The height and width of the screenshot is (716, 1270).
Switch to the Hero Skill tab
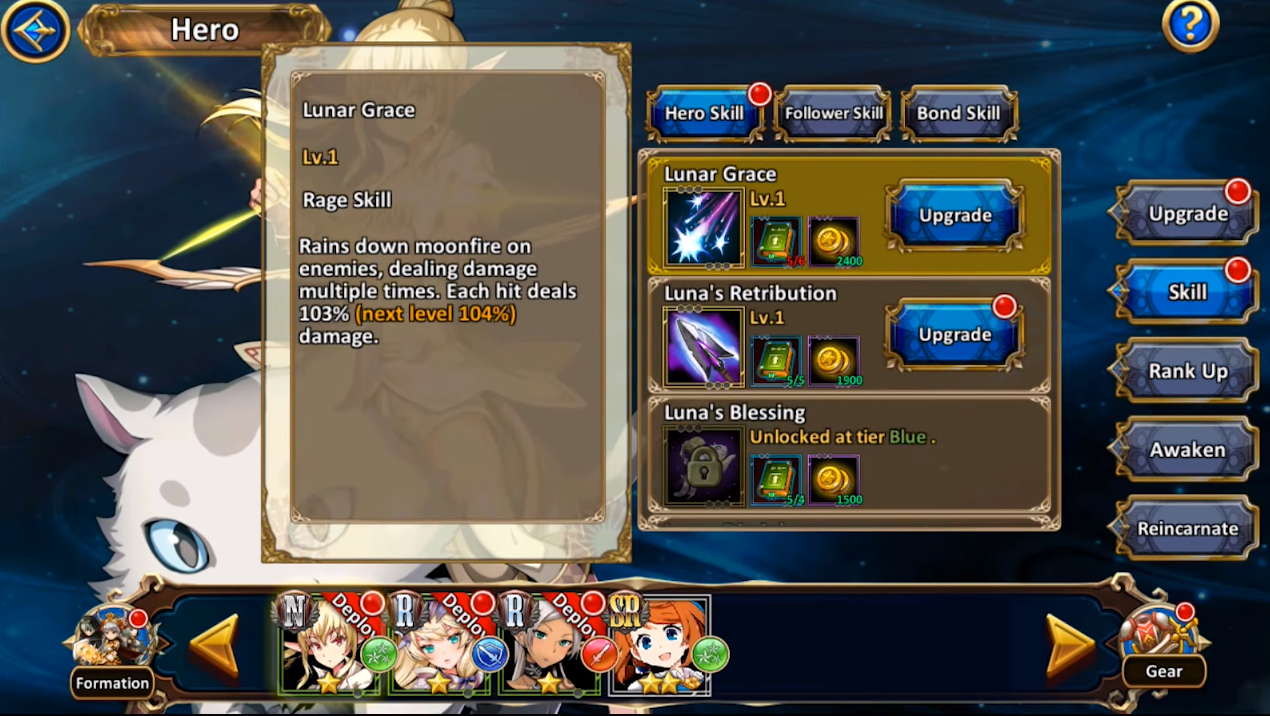point(704,113)
